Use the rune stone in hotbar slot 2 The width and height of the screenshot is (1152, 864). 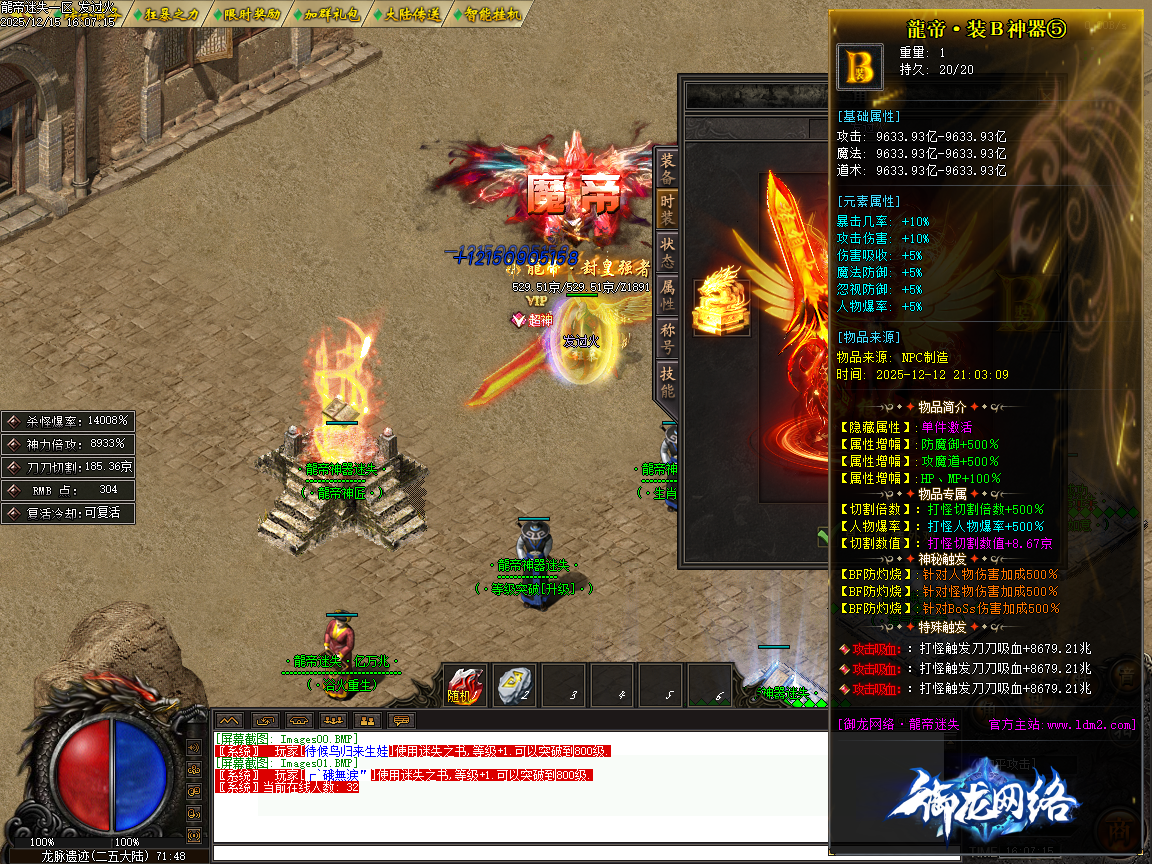516,686
